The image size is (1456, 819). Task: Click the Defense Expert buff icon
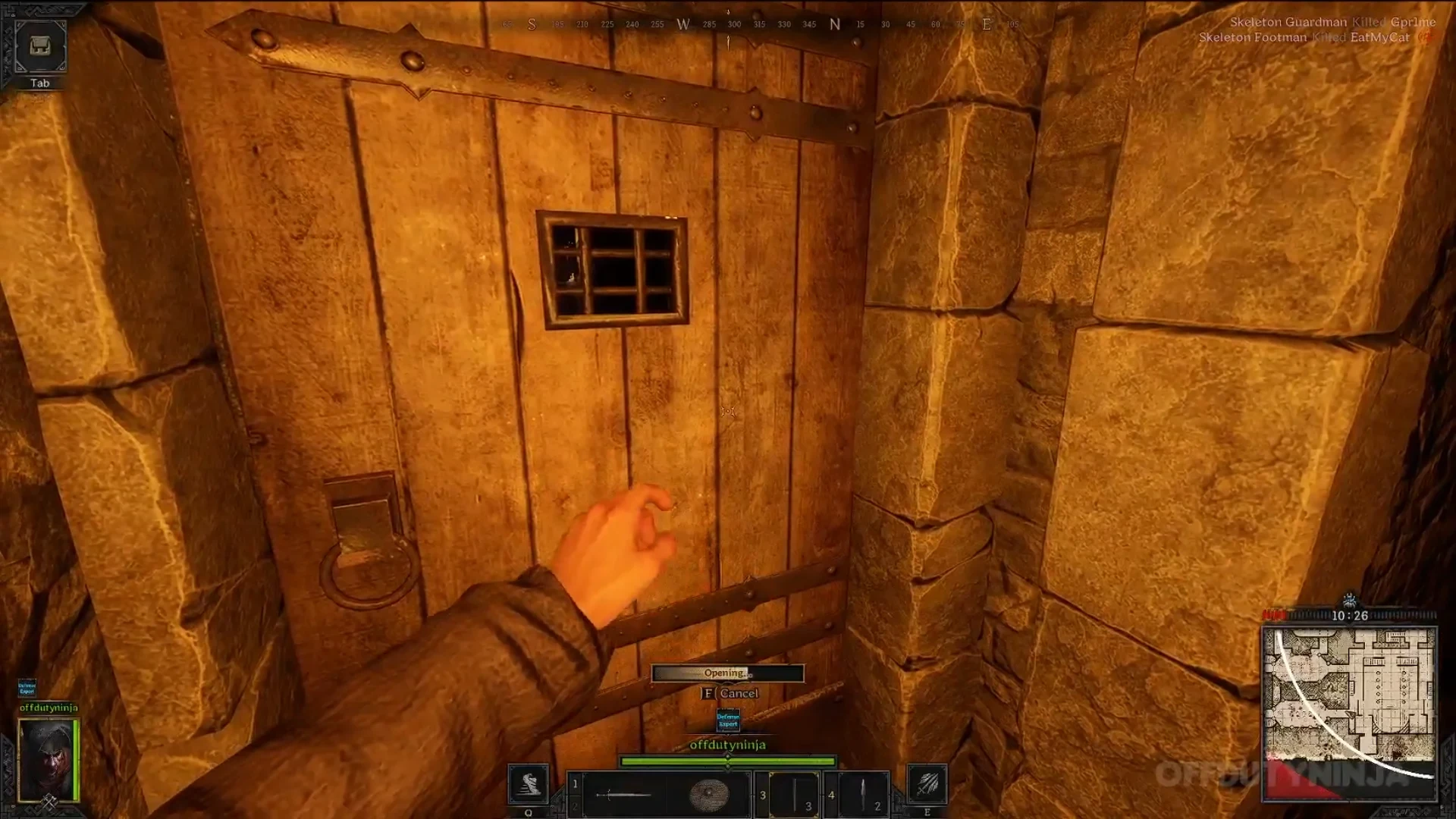coord(726,720)
